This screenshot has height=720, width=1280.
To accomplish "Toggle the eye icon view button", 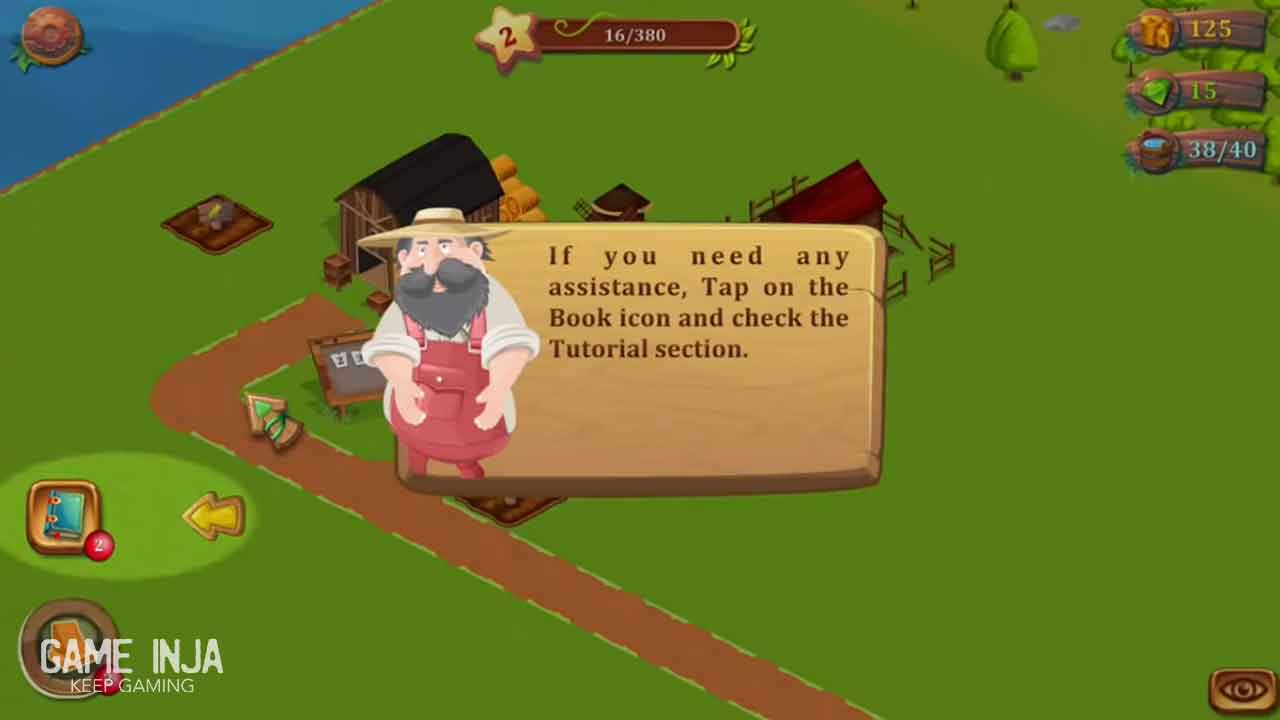I will coord(1243,689).
